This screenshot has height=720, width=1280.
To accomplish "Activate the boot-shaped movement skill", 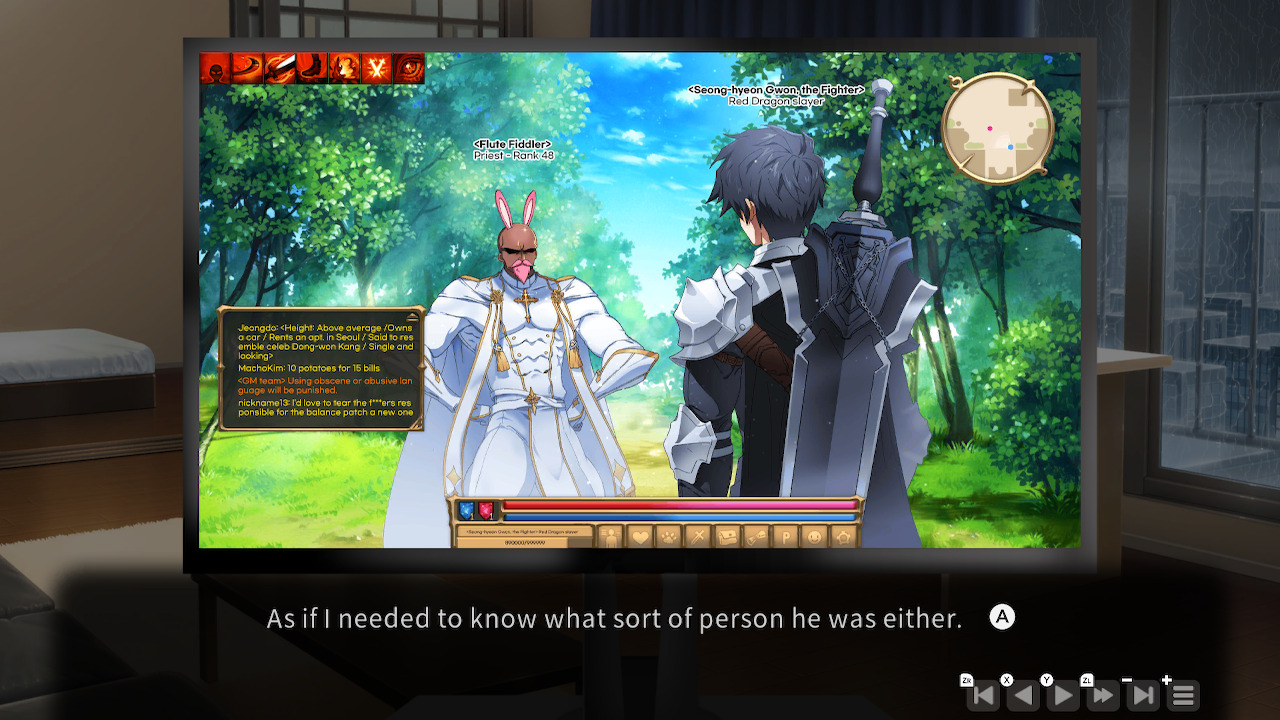I will (x=310, y=70).
